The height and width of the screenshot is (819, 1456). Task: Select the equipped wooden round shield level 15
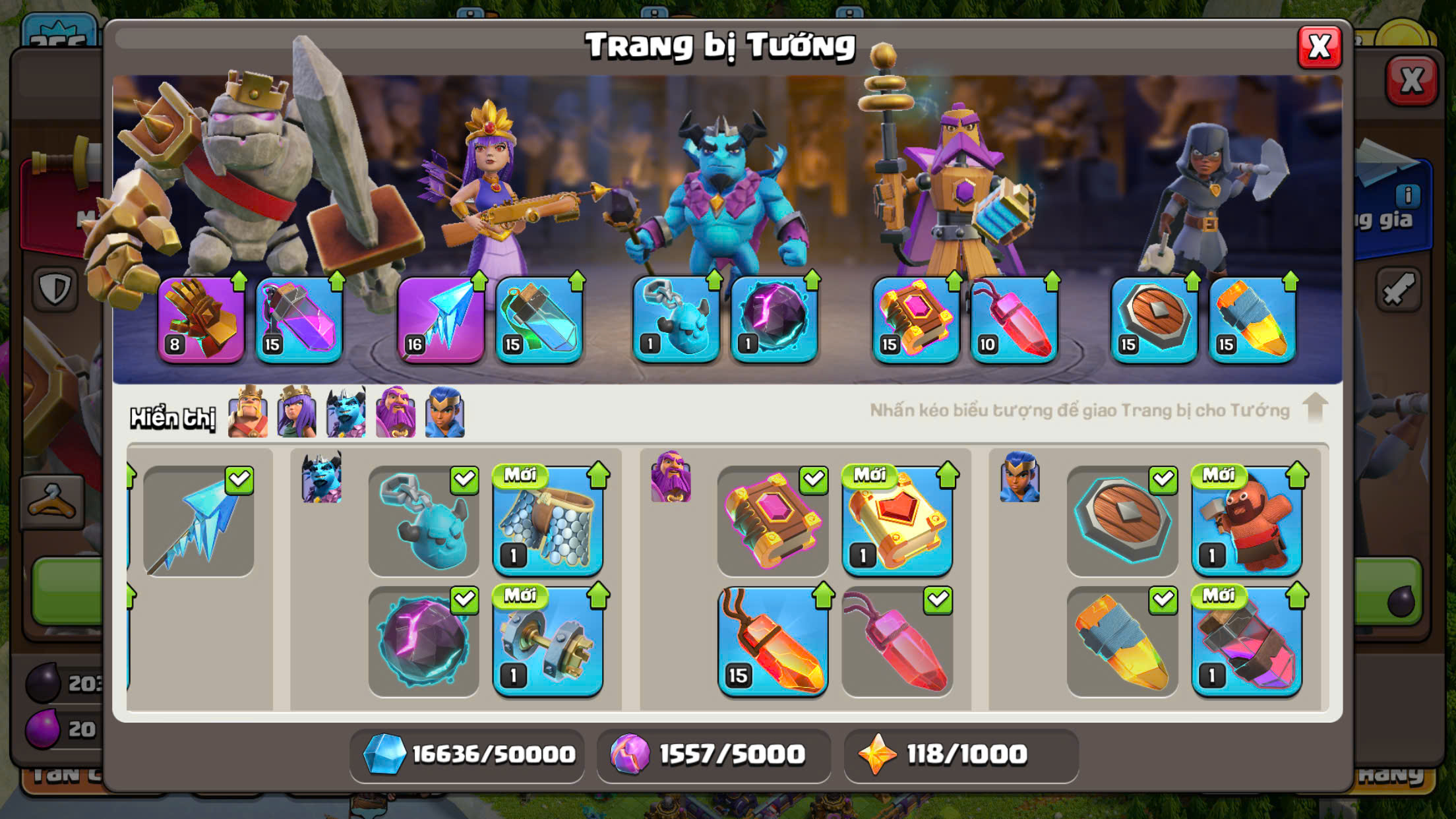[1154, 320]
